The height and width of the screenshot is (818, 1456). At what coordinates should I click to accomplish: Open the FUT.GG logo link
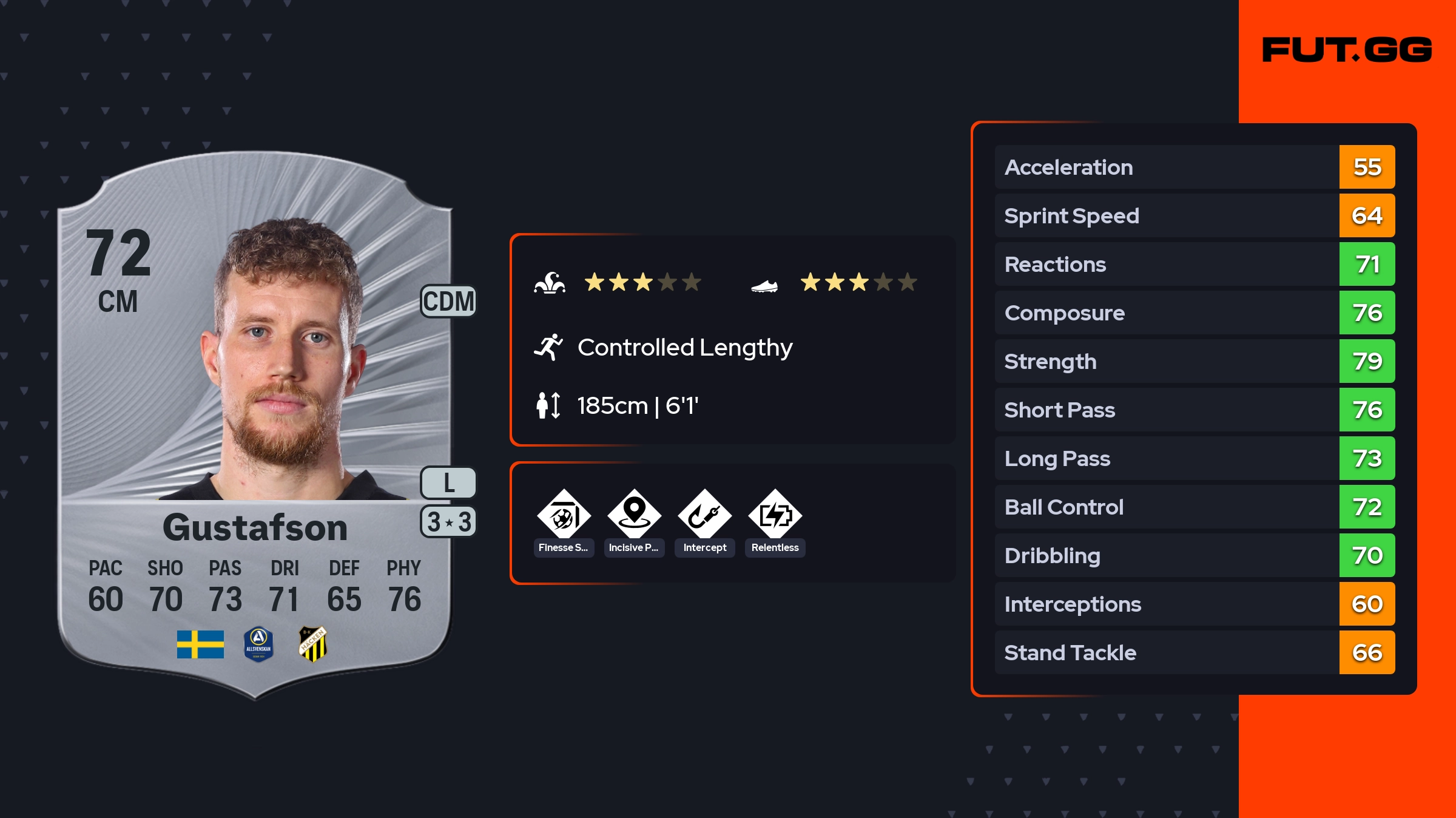pos(1347,50)
